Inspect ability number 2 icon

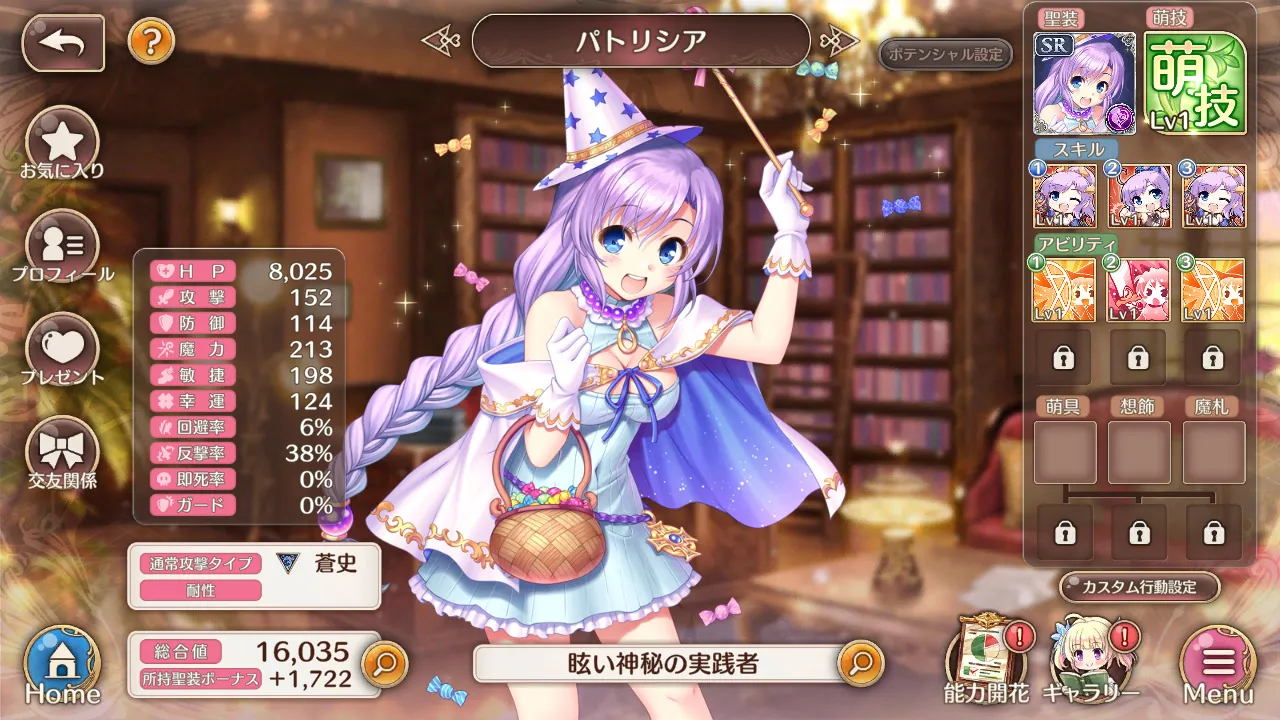point(1139,290)
